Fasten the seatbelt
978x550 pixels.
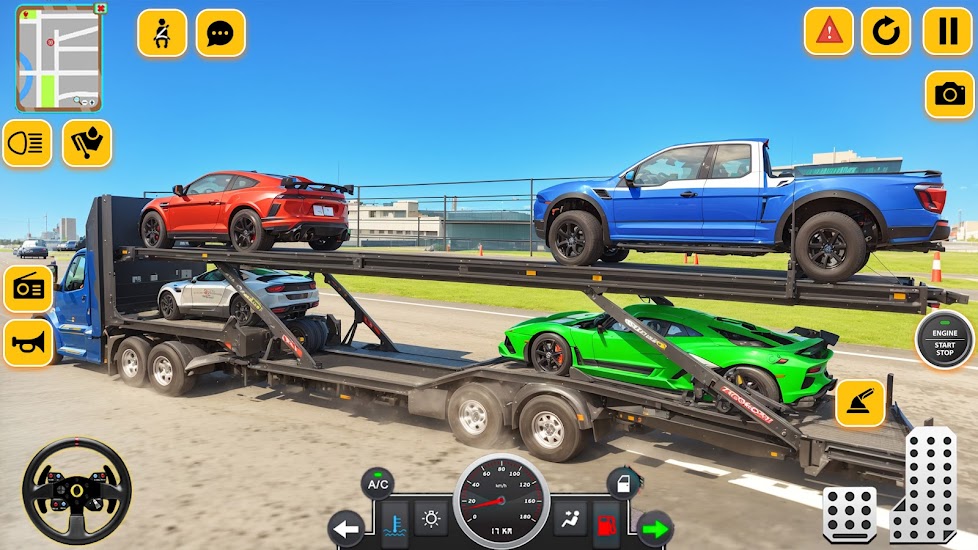point(162,33)
